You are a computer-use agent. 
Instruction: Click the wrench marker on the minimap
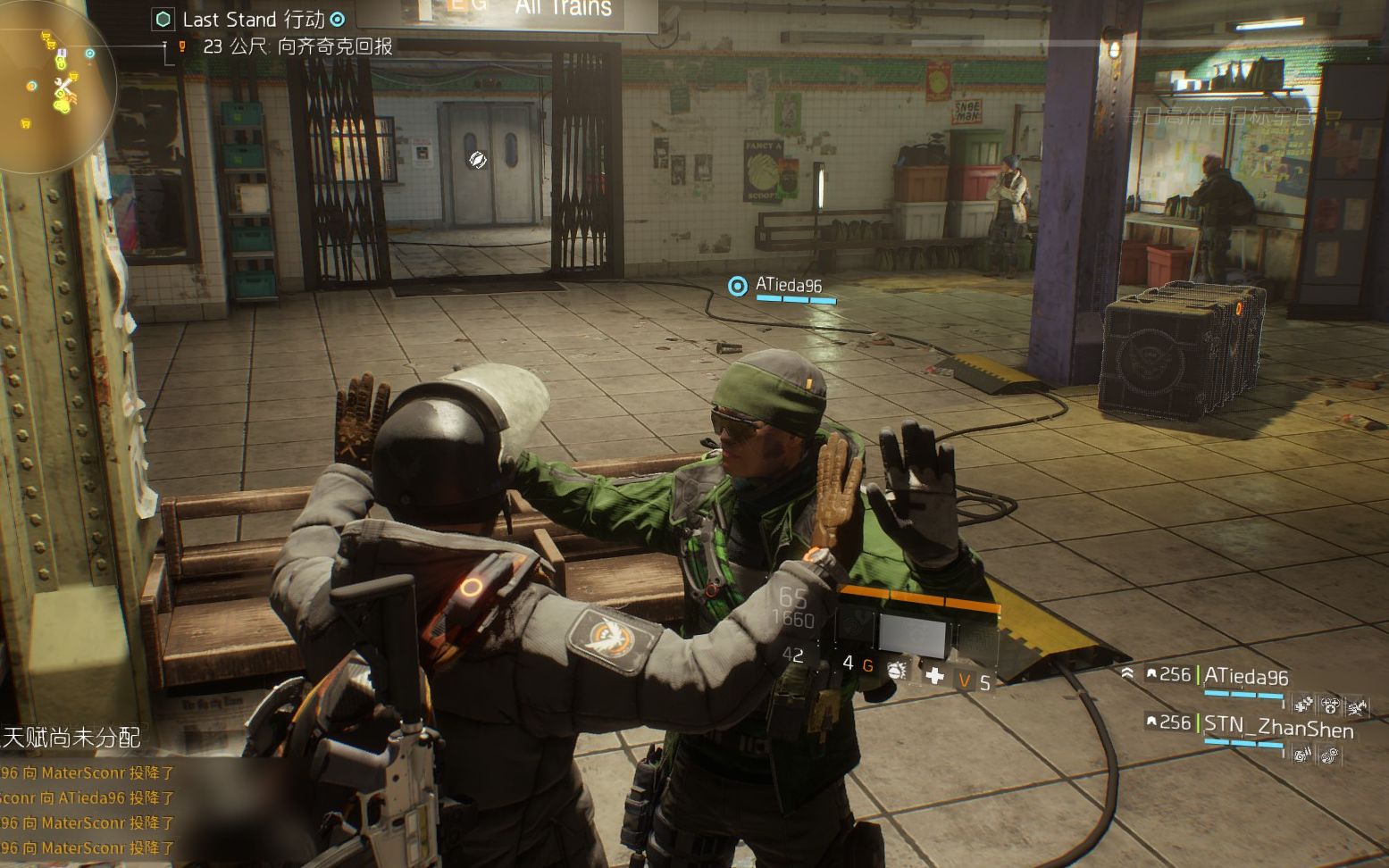[64, 88]
